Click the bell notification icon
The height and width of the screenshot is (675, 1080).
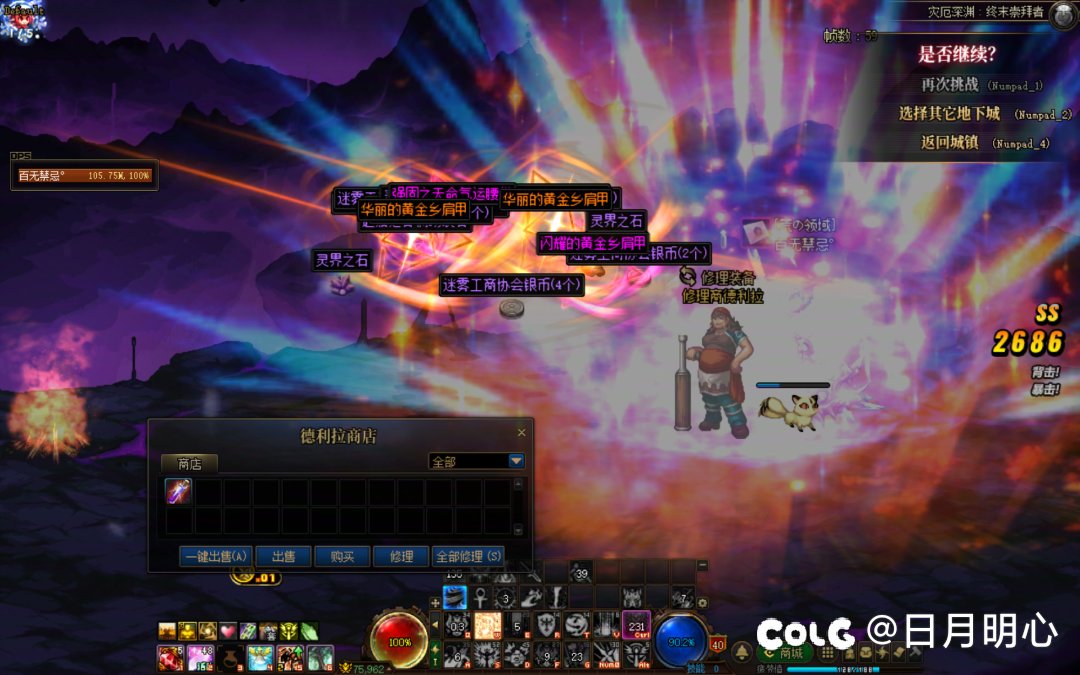742,653
